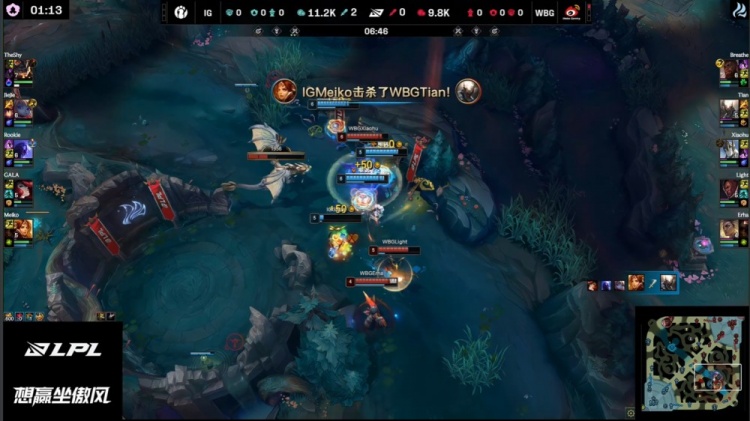
Task: Click the WBG team logo on scoreboard
Action: pos(573,11)
